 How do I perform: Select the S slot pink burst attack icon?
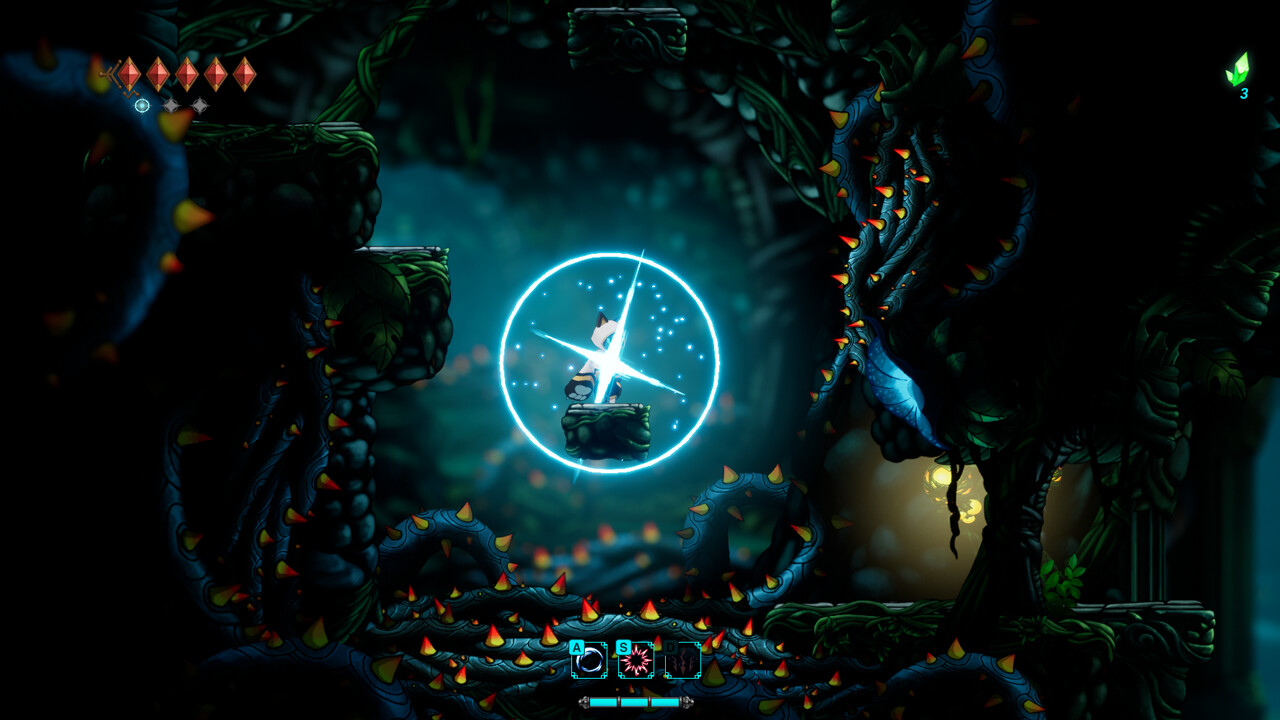point(636,661)
